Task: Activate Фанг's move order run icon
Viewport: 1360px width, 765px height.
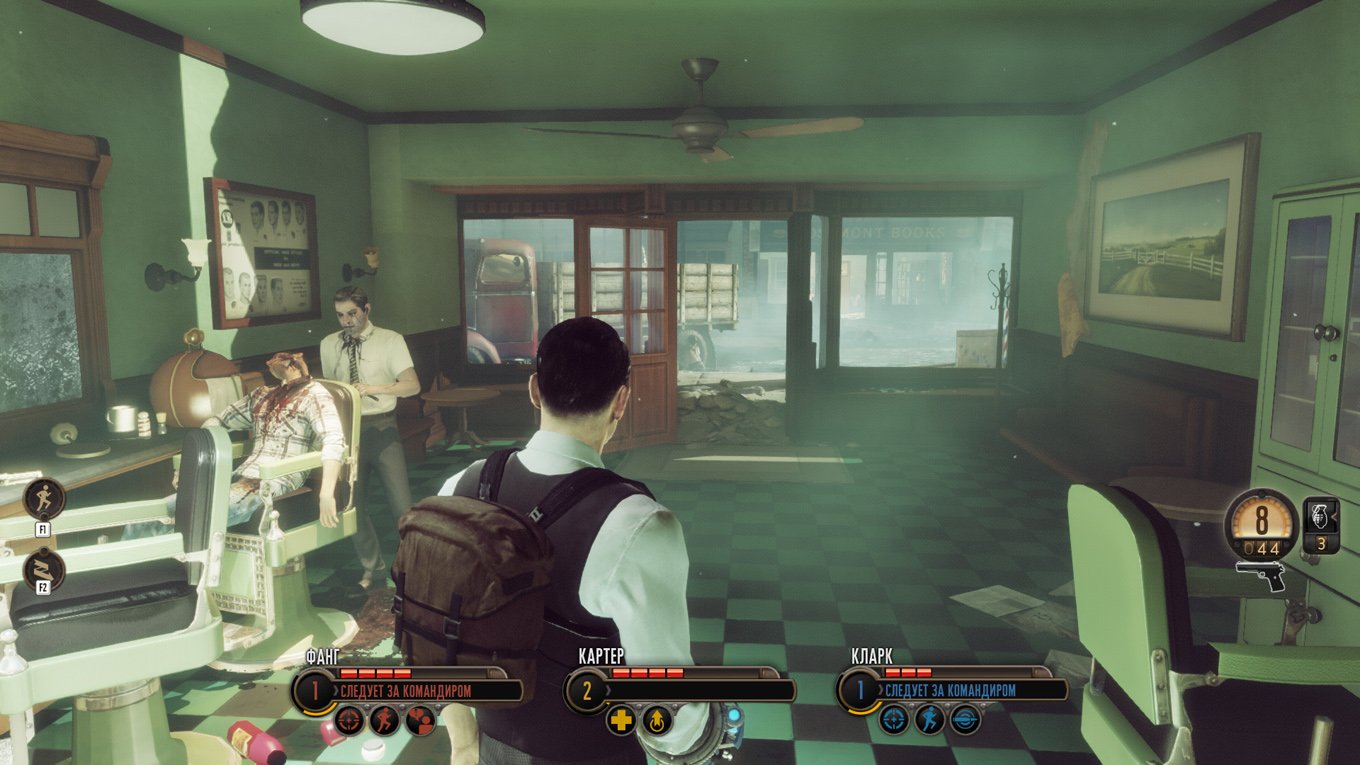Action: coord(387,721)
